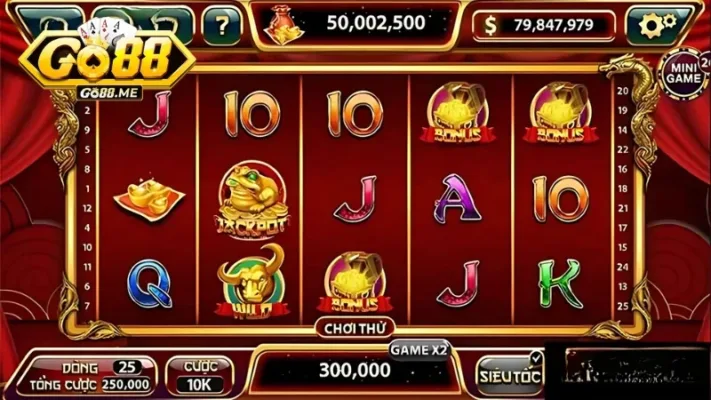Screen dimensions: 711x400
Task: Change the Dòng paylines count
Action: pyautogui.click(x=127, y=367)
